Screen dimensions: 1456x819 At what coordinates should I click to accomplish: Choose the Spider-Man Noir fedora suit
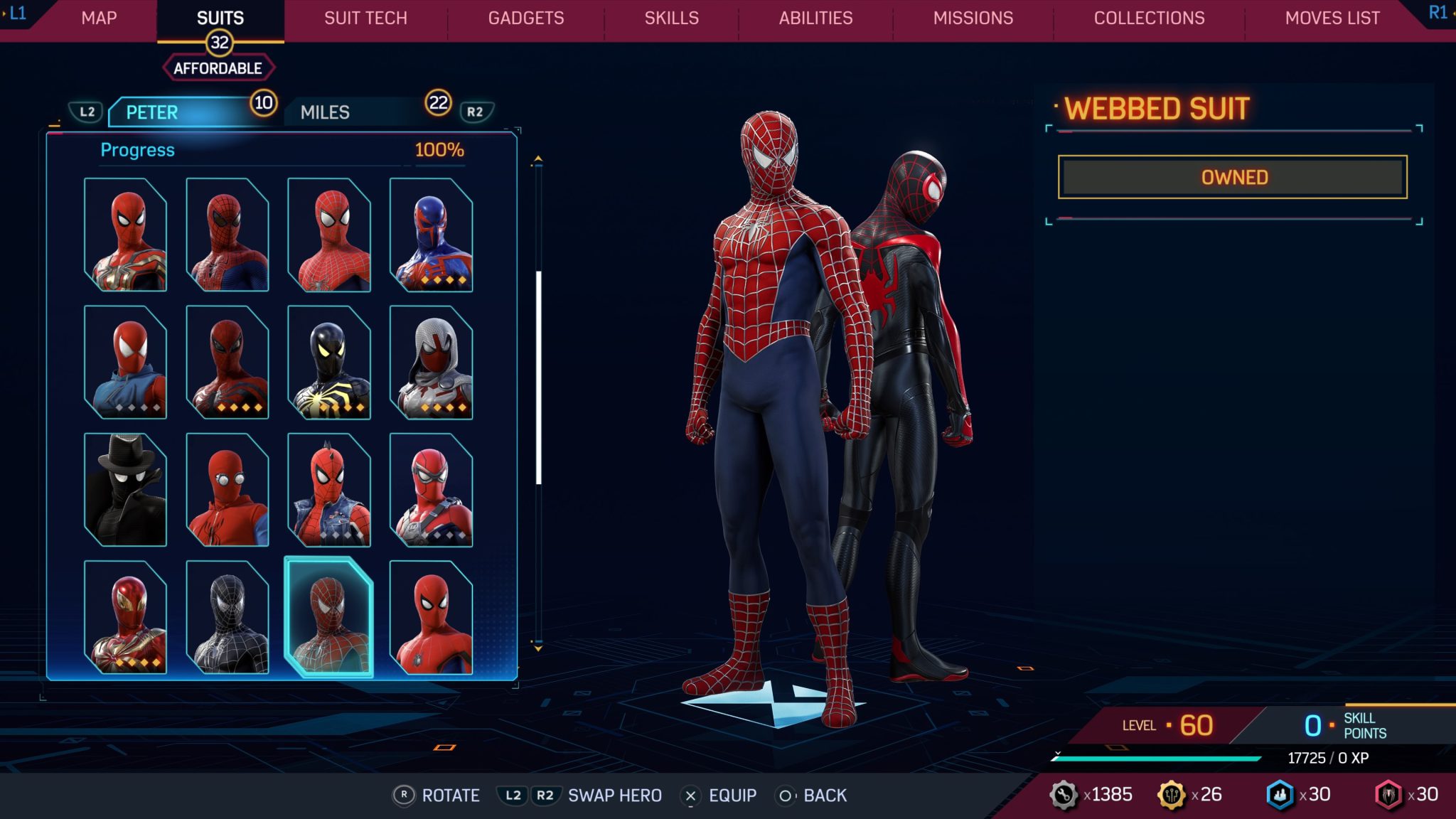tap(125, 490)
